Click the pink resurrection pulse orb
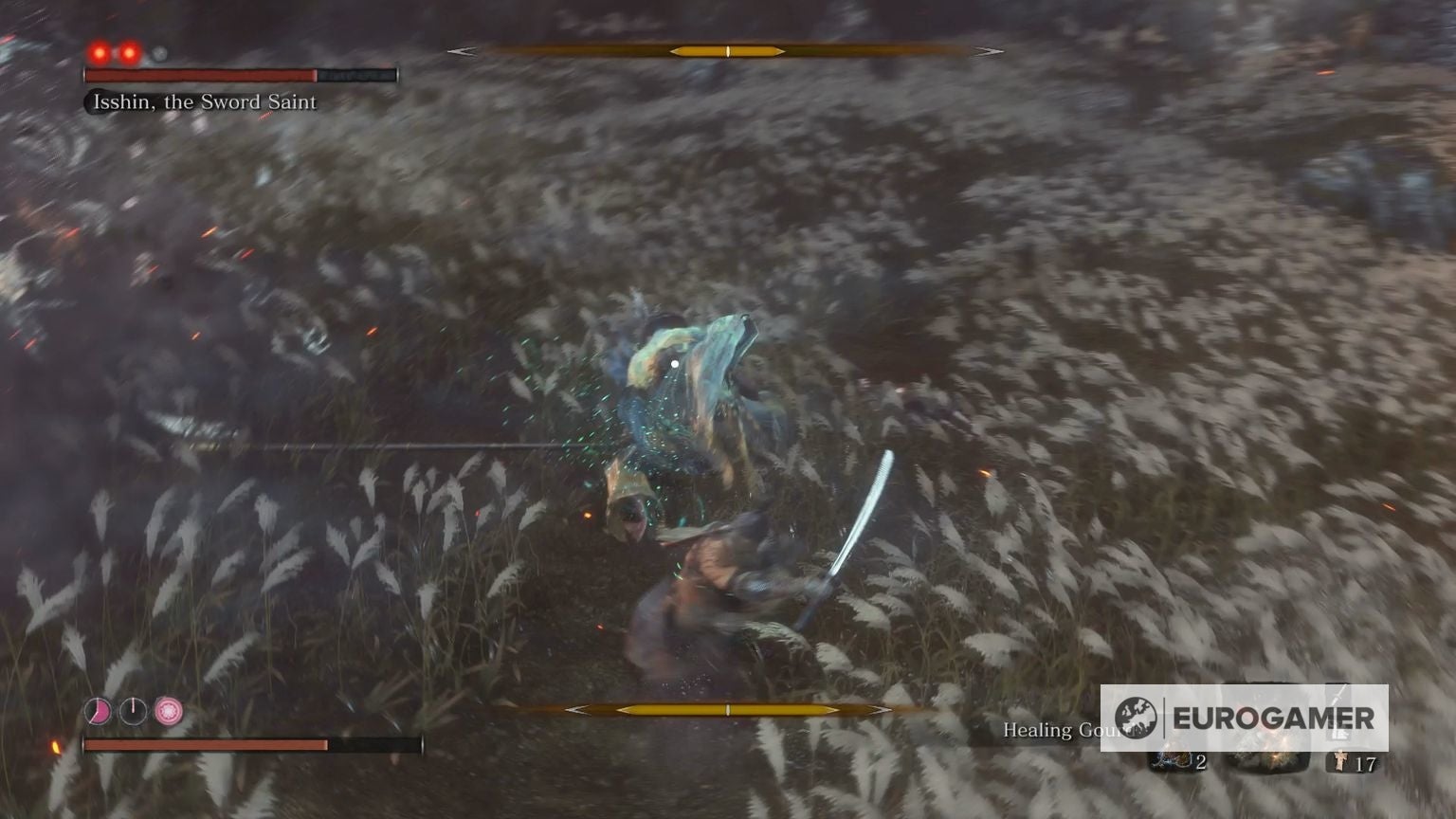 click(x=168, y=709)
